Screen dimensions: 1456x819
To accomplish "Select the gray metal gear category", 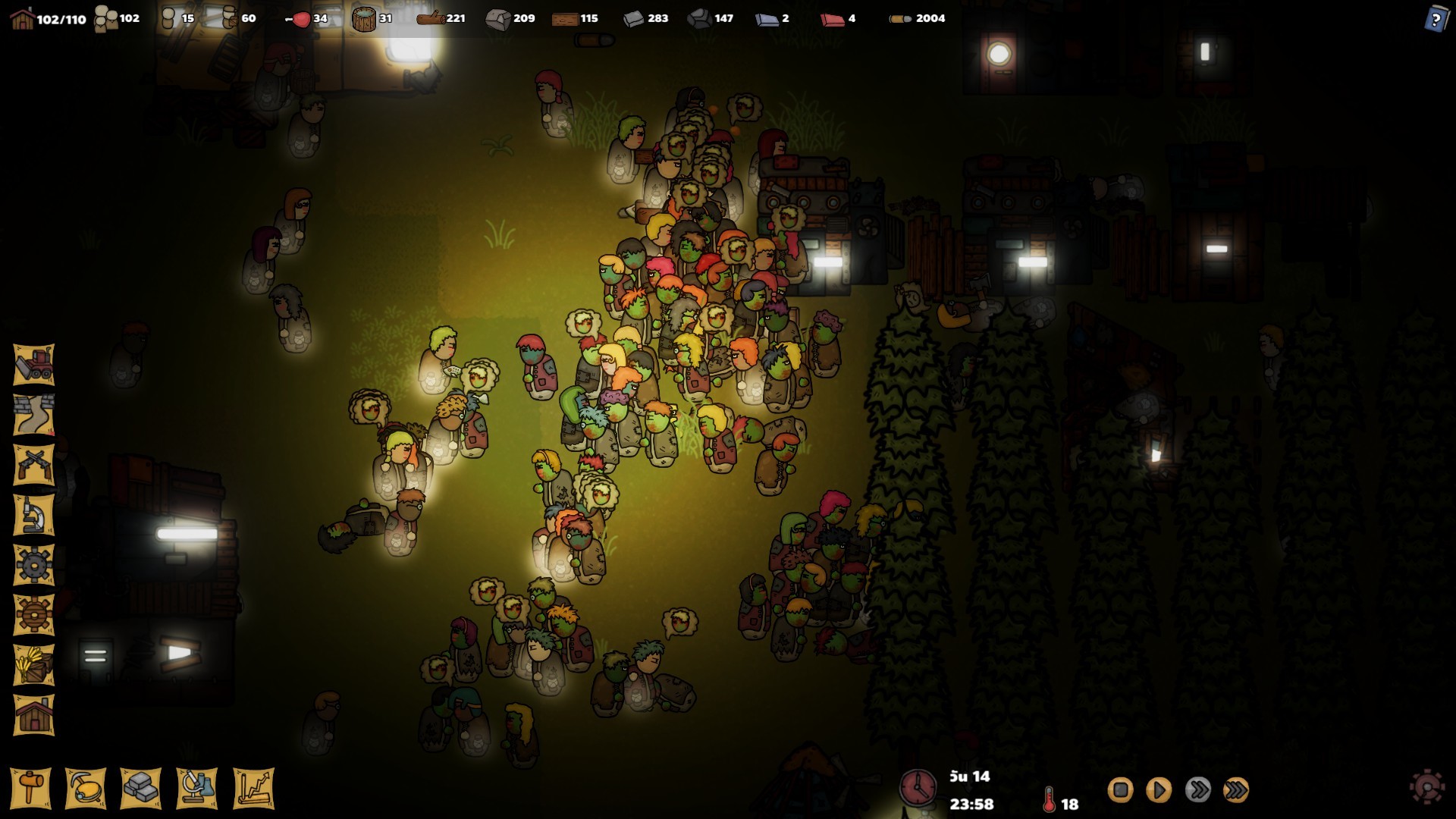I will point(34,565).
